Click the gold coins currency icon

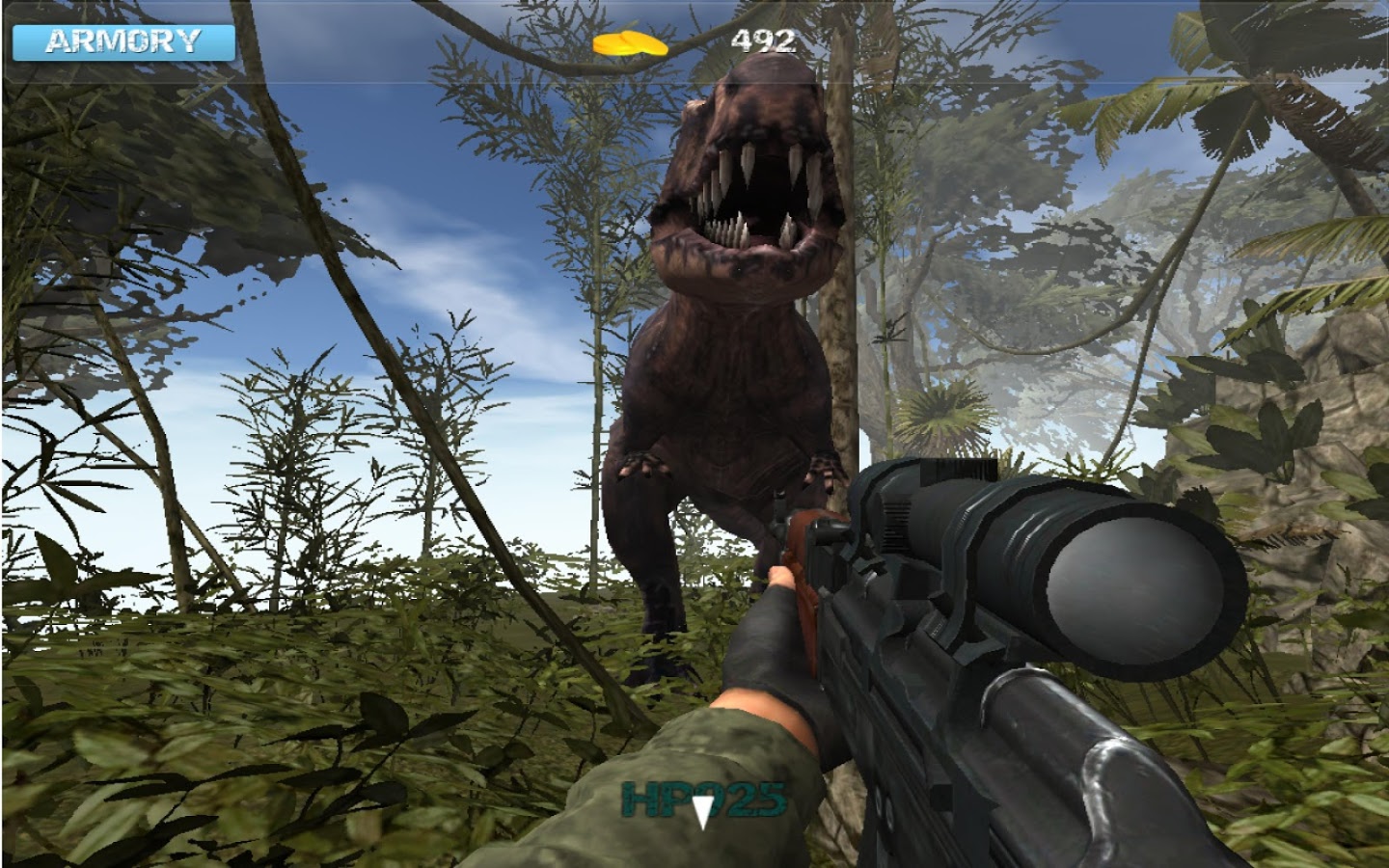632,43
